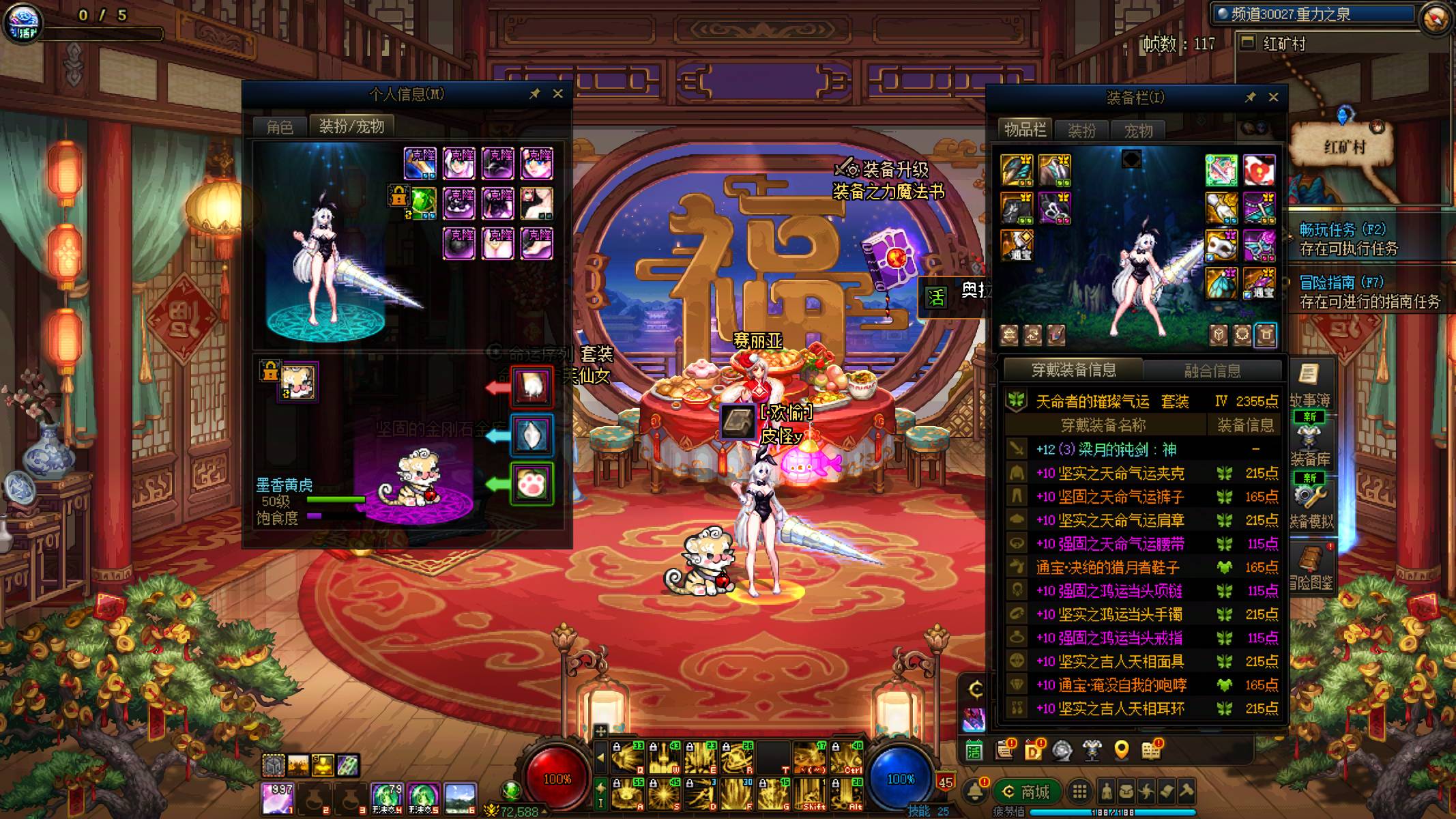Open 冒险指南 (F7) guide entry
The width and height of the screenshot is (1456, 819).
click(1368, 291)
